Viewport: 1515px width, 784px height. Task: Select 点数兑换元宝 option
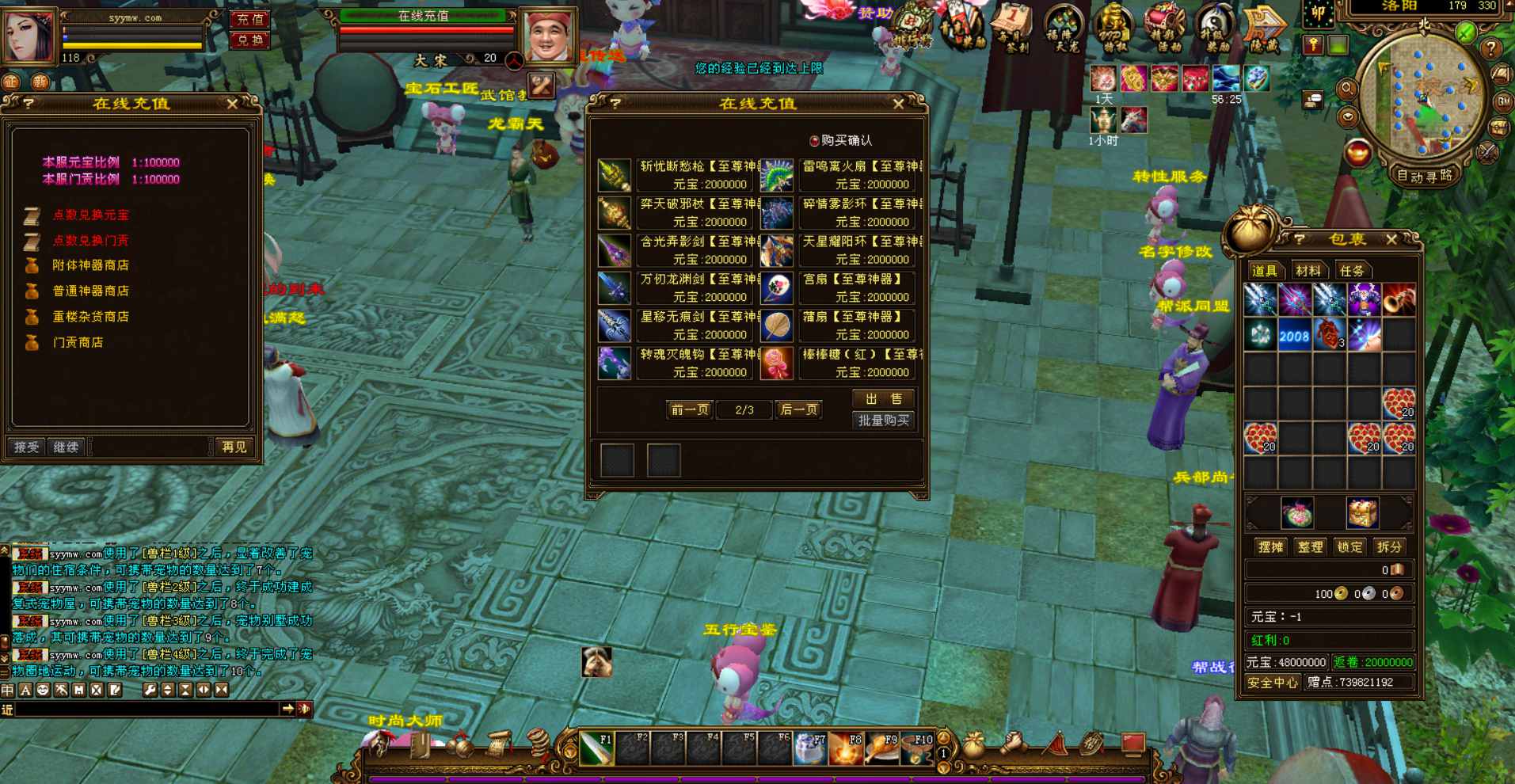point(90,215)
